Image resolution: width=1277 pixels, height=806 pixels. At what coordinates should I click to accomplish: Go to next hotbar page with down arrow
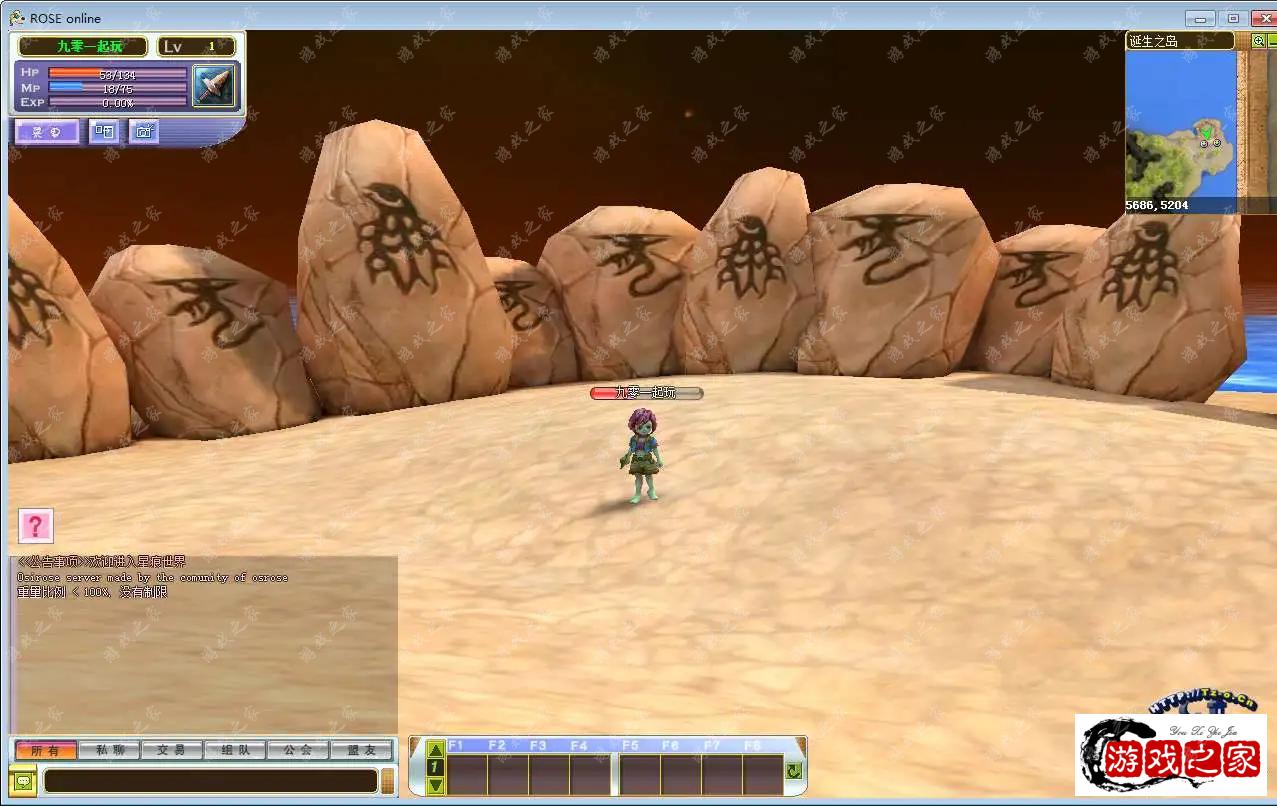435,785
